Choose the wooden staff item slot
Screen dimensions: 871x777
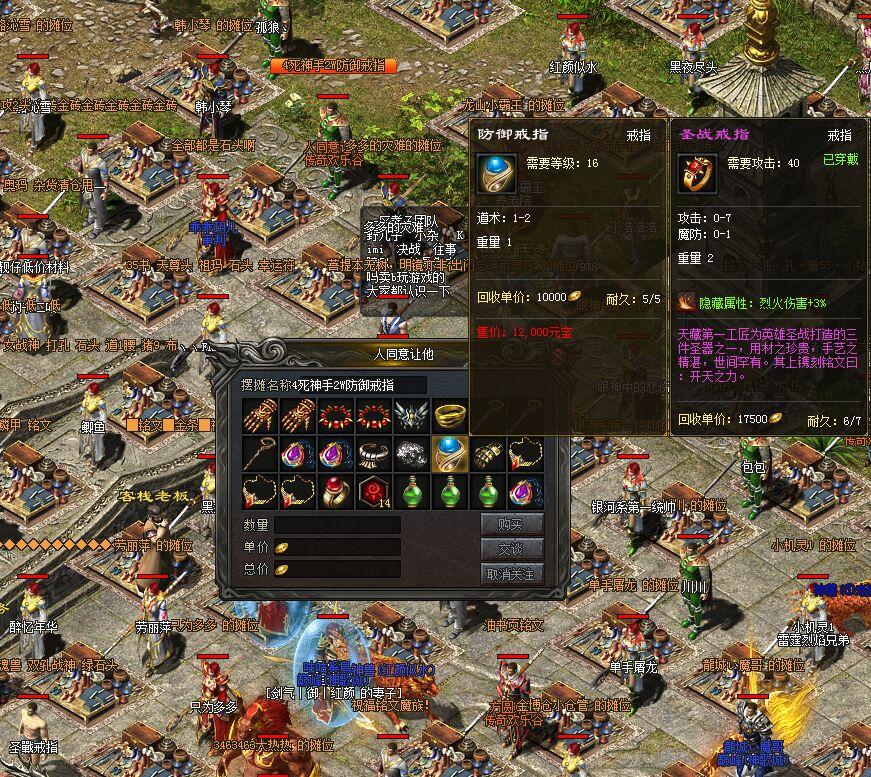point(258,453)
